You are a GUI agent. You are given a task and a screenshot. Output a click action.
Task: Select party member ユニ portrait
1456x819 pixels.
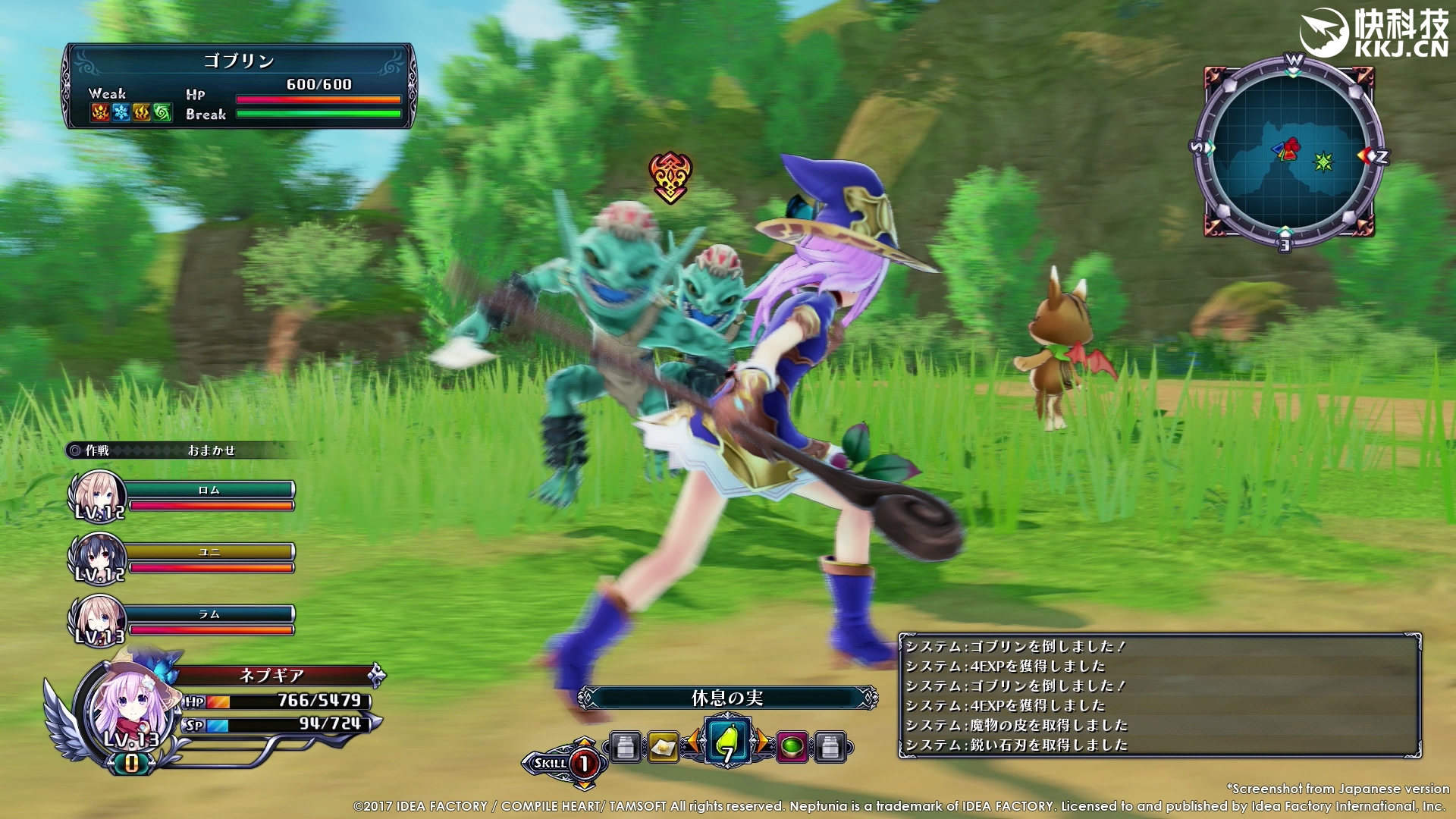[x=98, y=558]
